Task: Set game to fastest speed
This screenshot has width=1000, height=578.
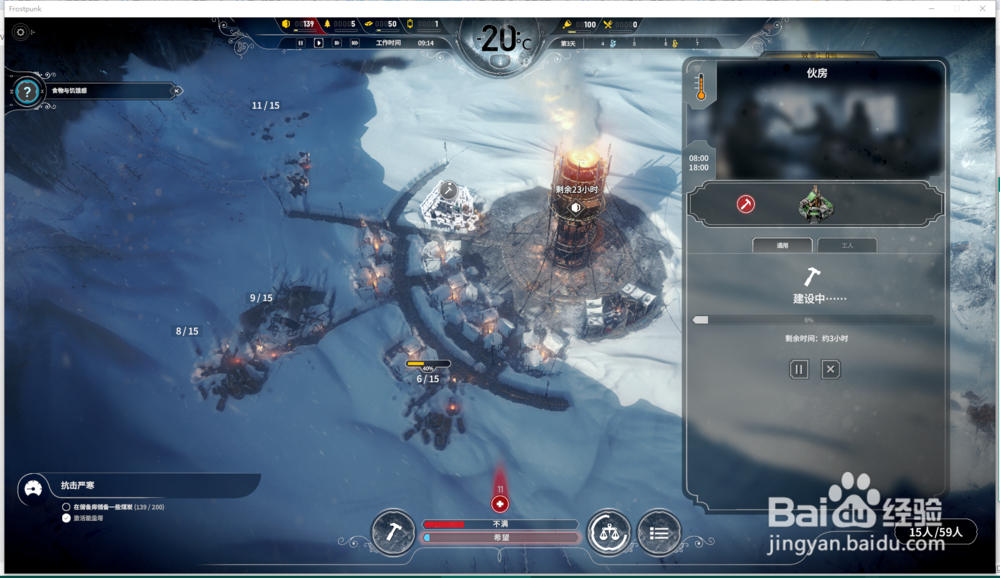Action: coord(354,43)
